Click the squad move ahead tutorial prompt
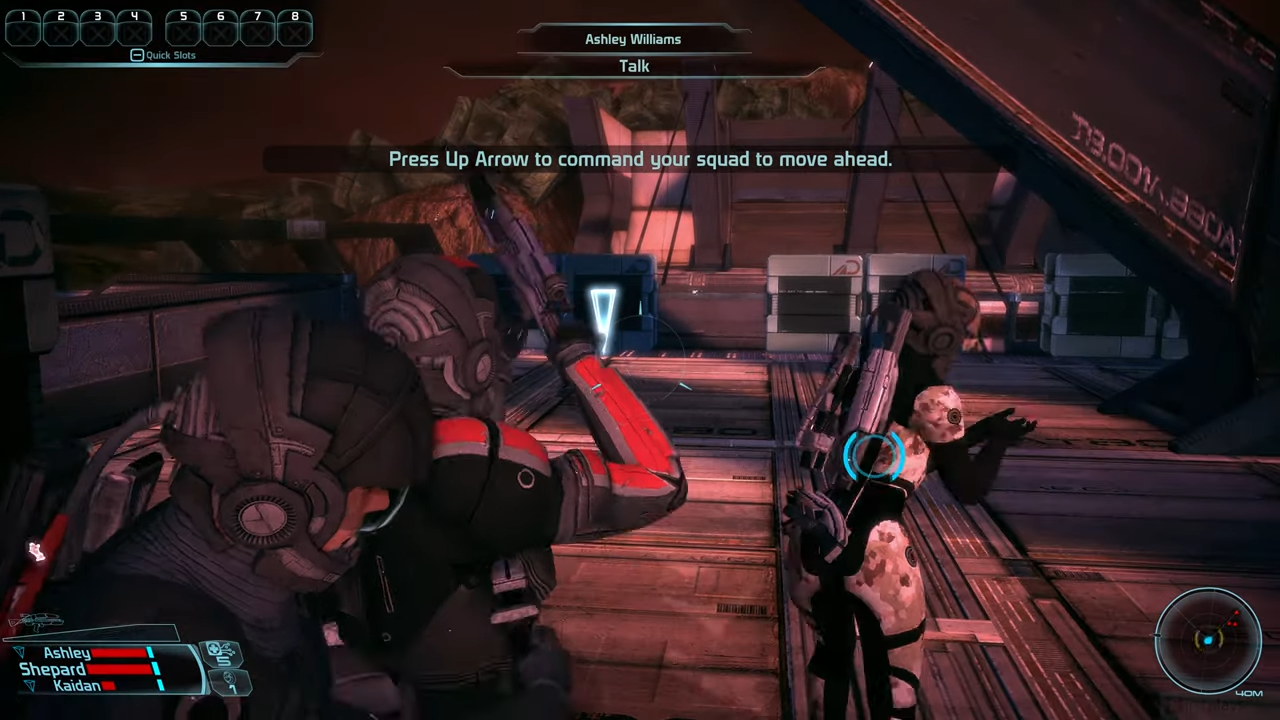The image size is (1280, 720). (640, 159)
